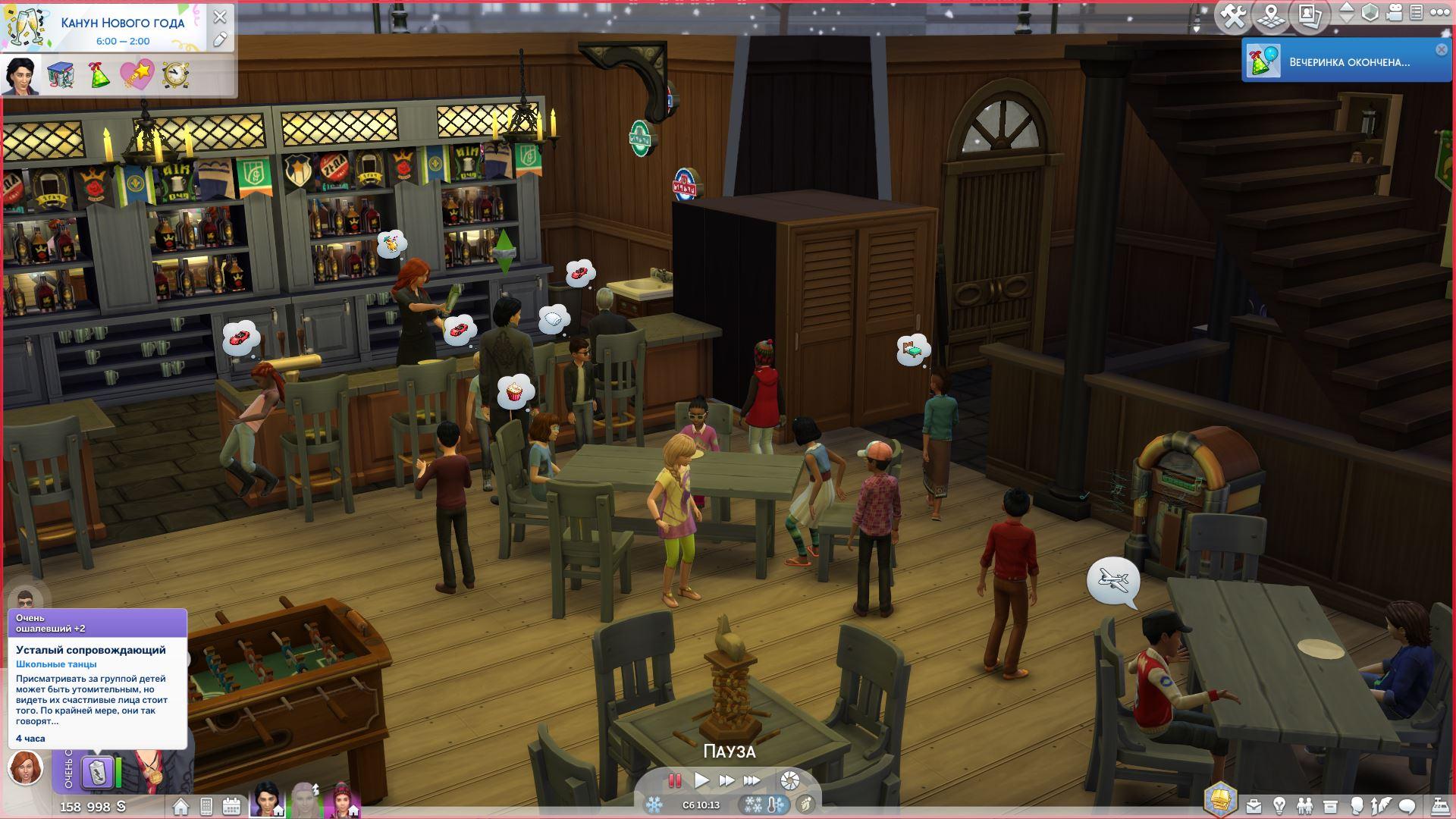Click the red pause button
Viewport: 1456px width, 819px height.
click(674, 780)
